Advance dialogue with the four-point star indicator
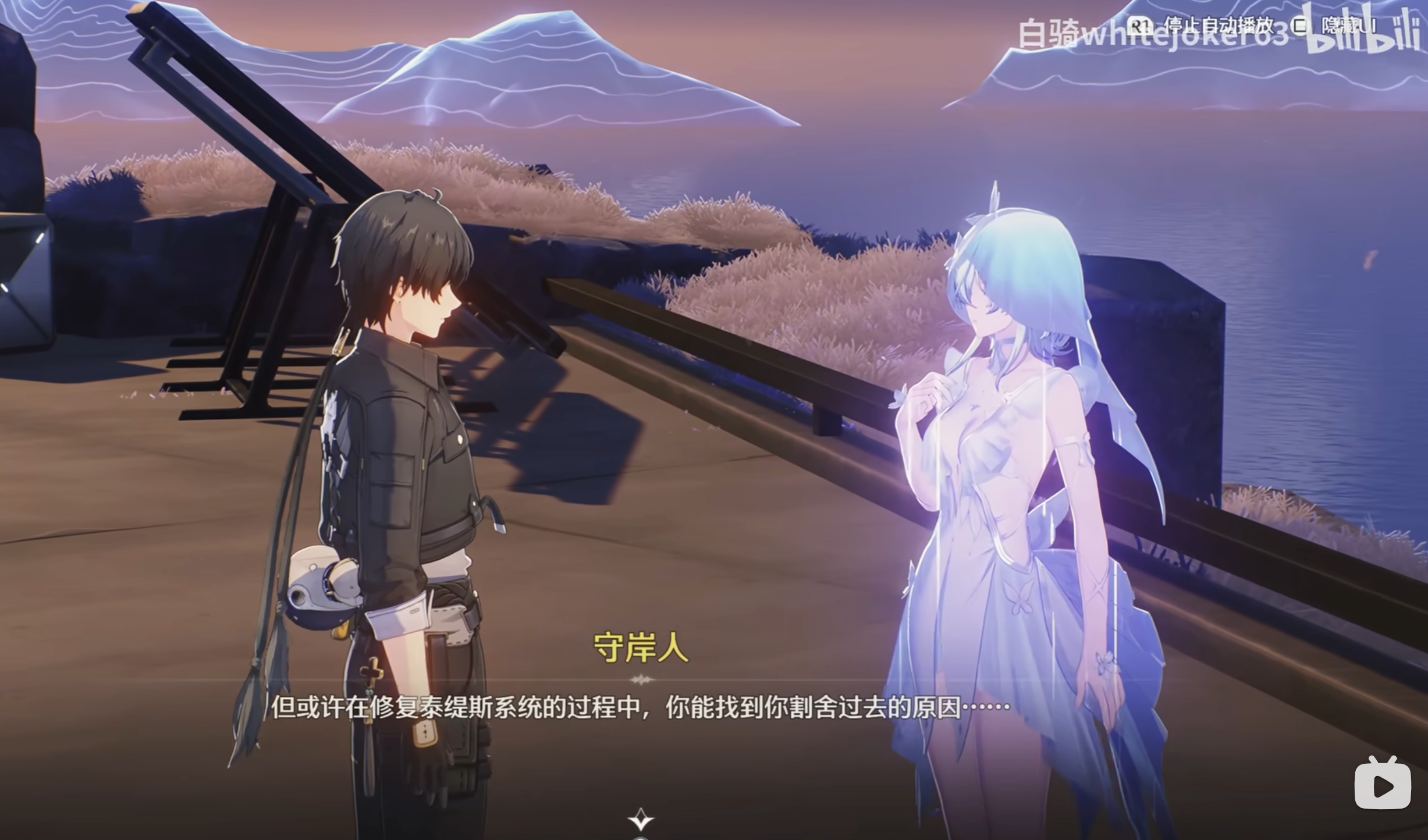1428x840 pixels. (641, 819)
